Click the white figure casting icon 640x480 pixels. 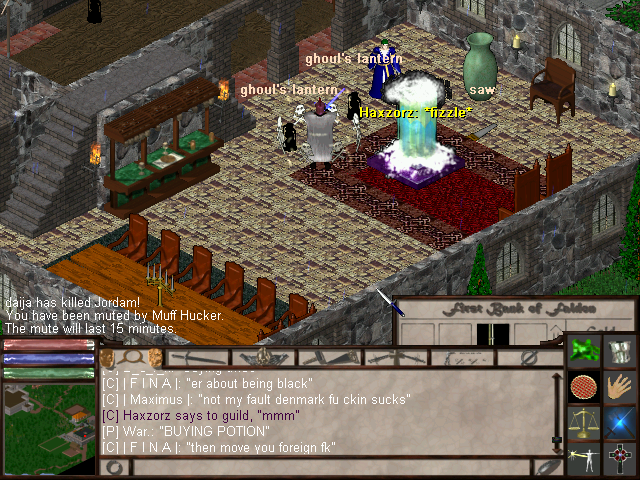pyautogui.click(x=584, y=458)
